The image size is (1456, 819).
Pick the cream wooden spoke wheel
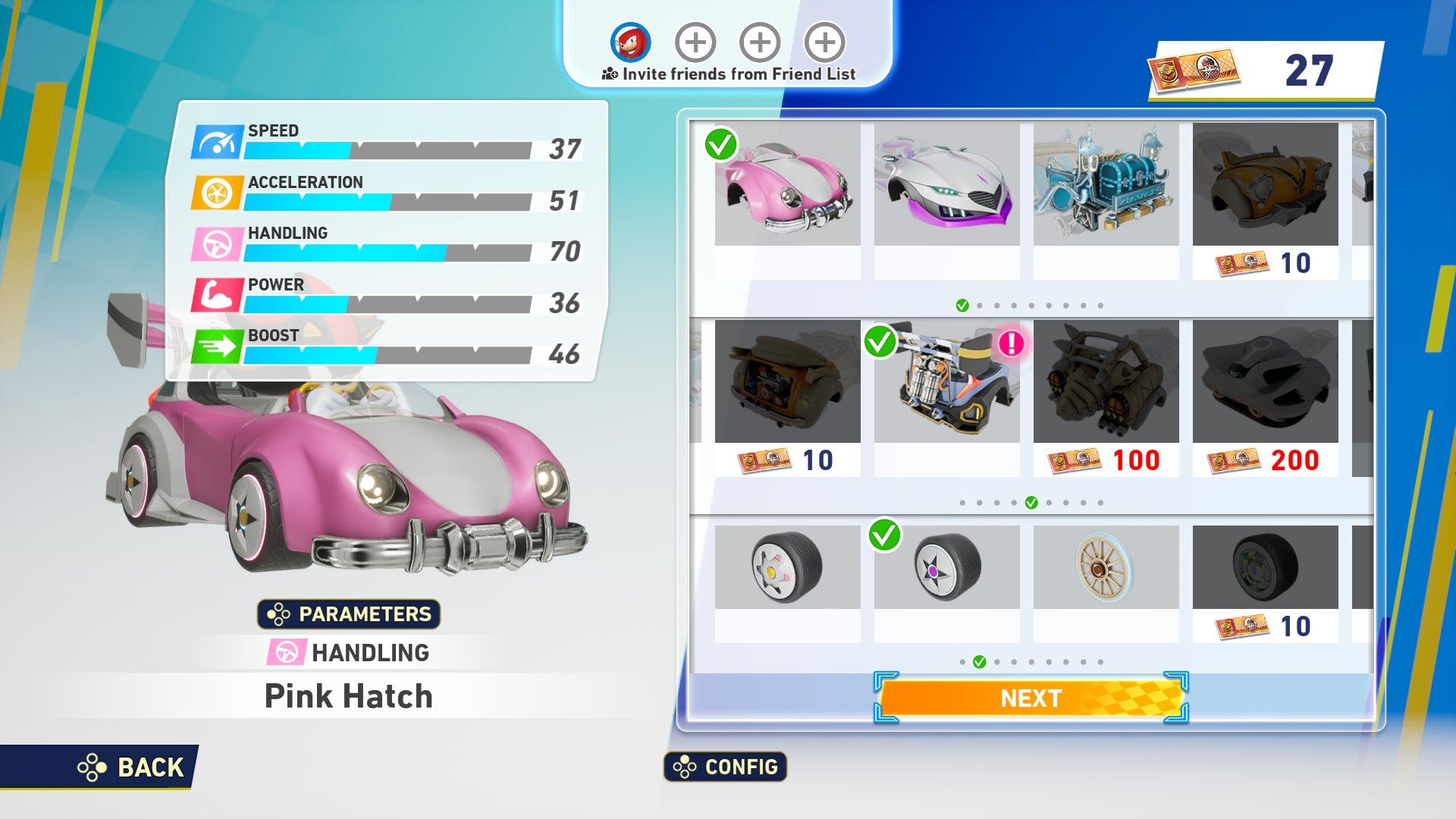(x=1106, y=567)
